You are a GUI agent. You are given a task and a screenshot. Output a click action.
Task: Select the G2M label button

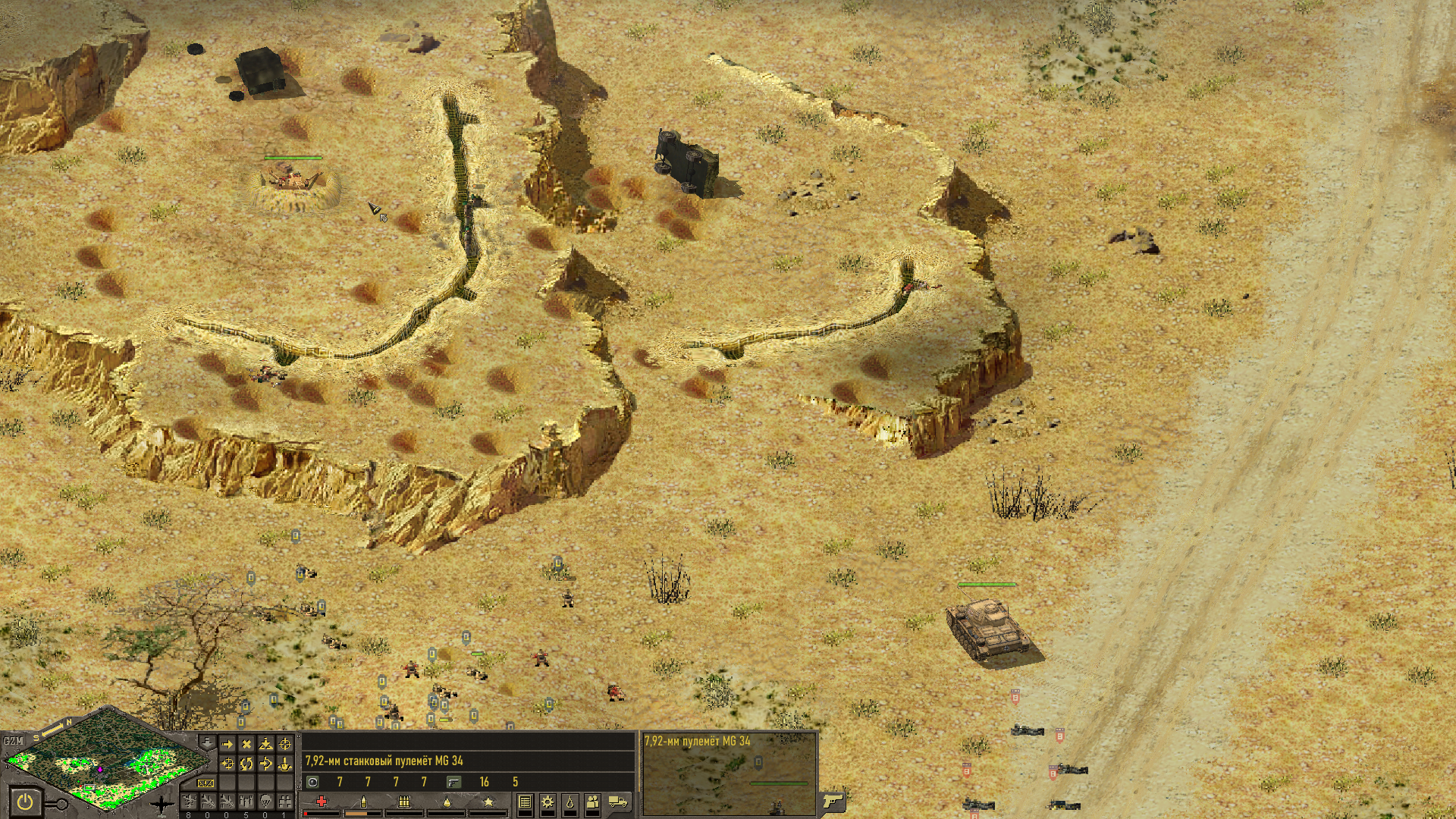coord(13,741)
